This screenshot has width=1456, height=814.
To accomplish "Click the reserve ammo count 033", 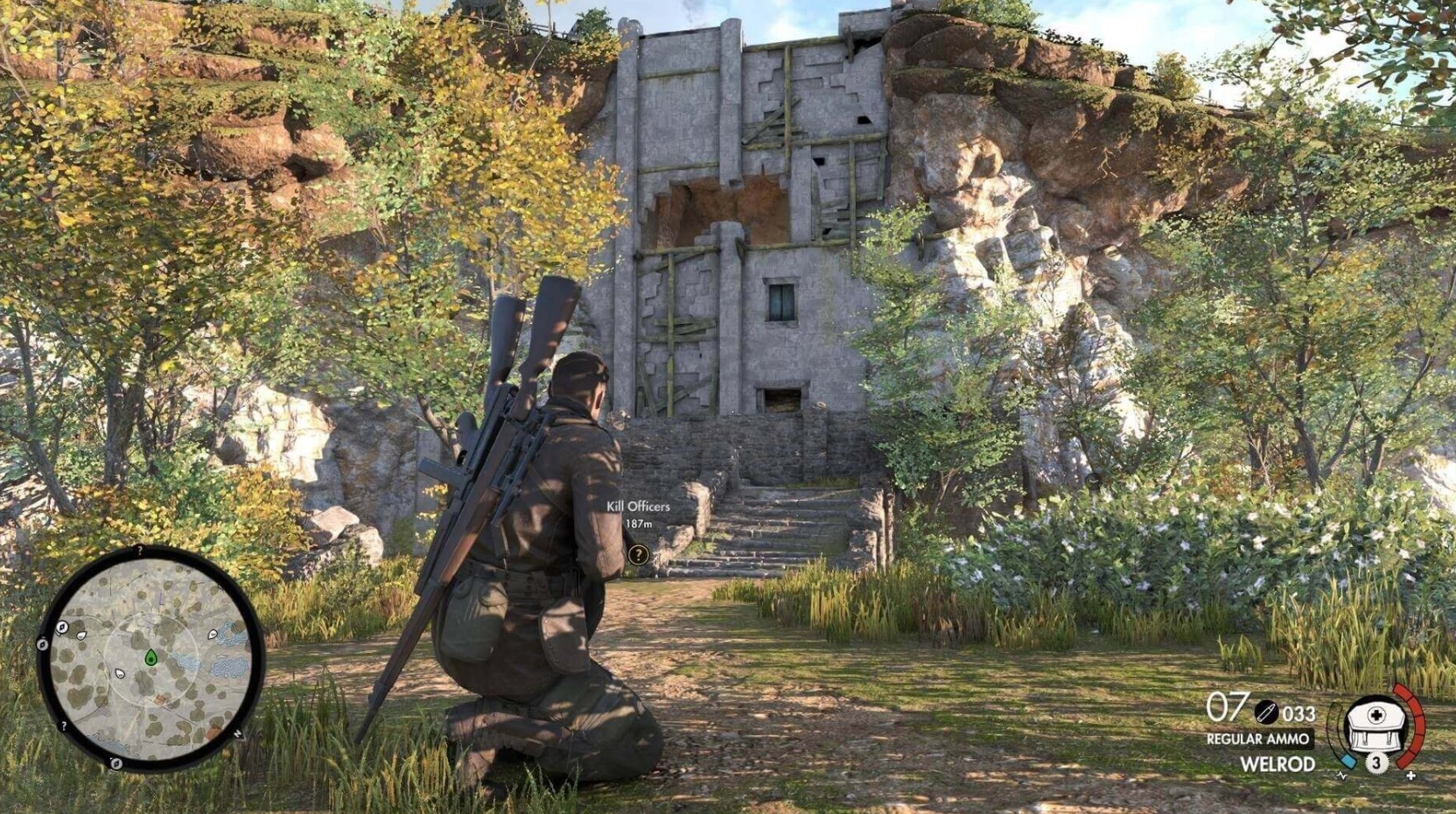I will pyautogui.click(x=1298, y=713).
